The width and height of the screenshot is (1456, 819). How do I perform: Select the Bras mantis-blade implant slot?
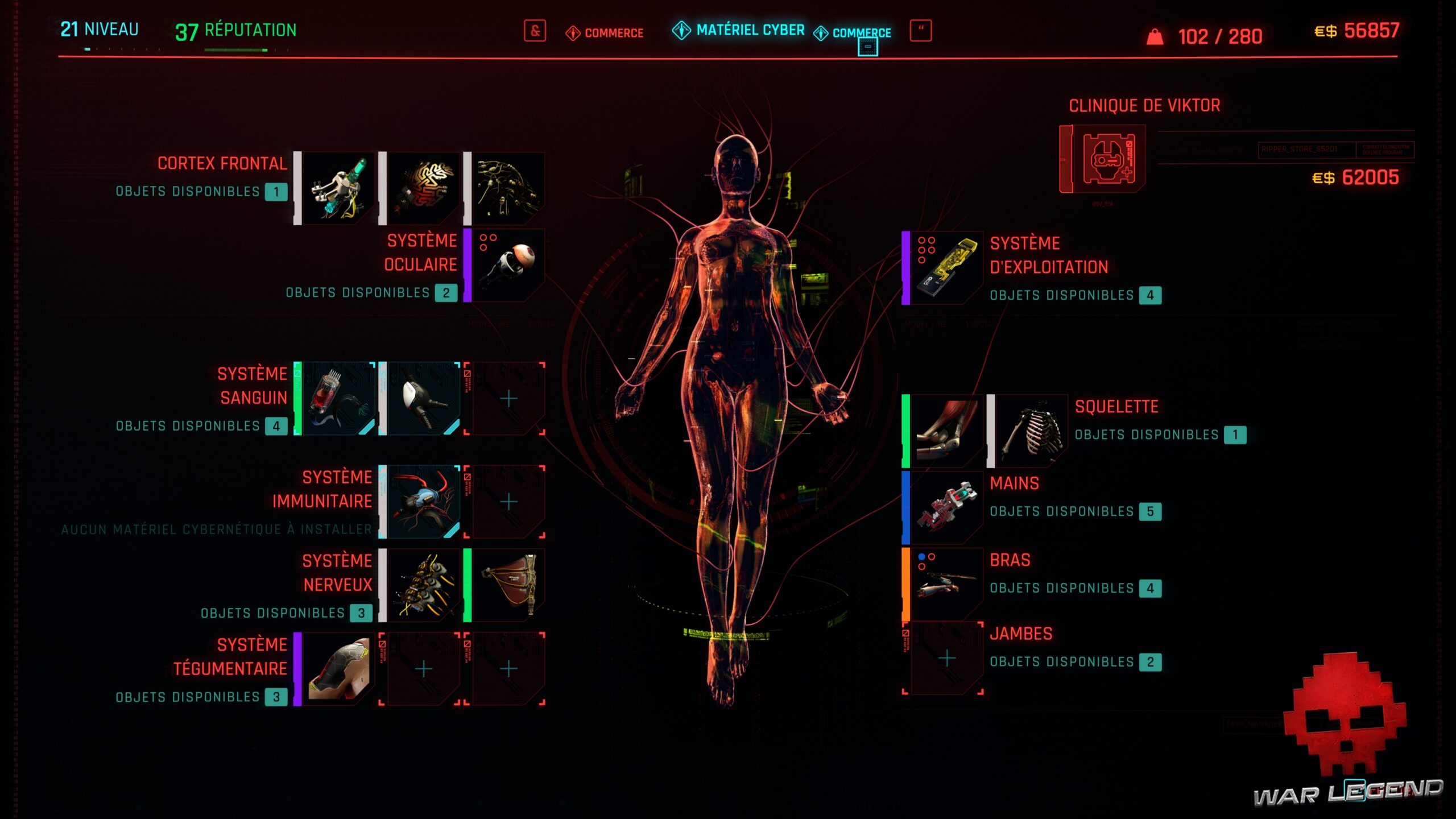pyautogui.click(x=947, y=583)
